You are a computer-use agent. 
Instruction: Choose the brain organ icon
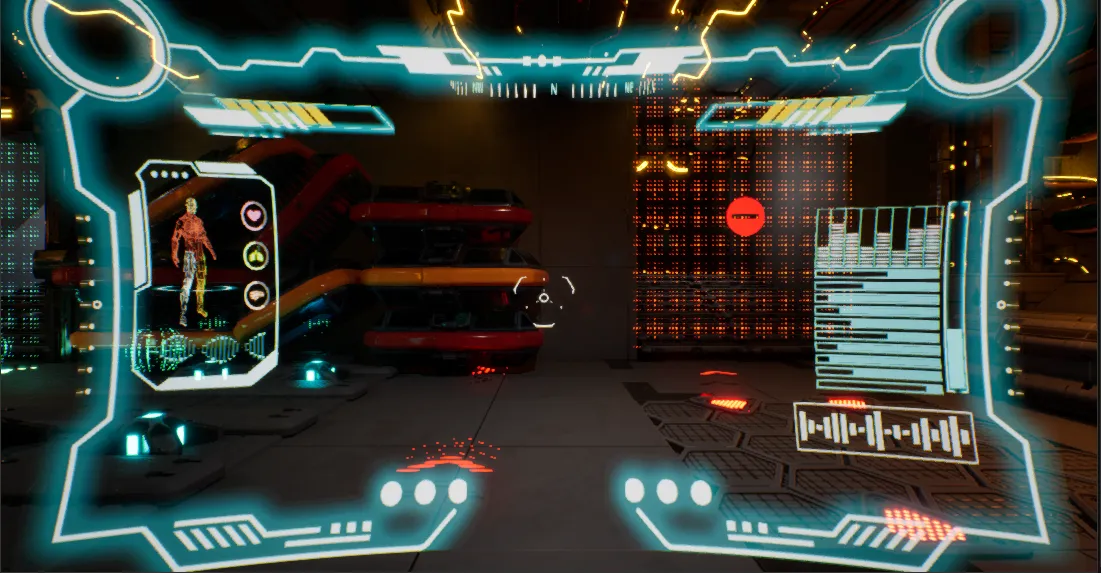pos(256,296)
